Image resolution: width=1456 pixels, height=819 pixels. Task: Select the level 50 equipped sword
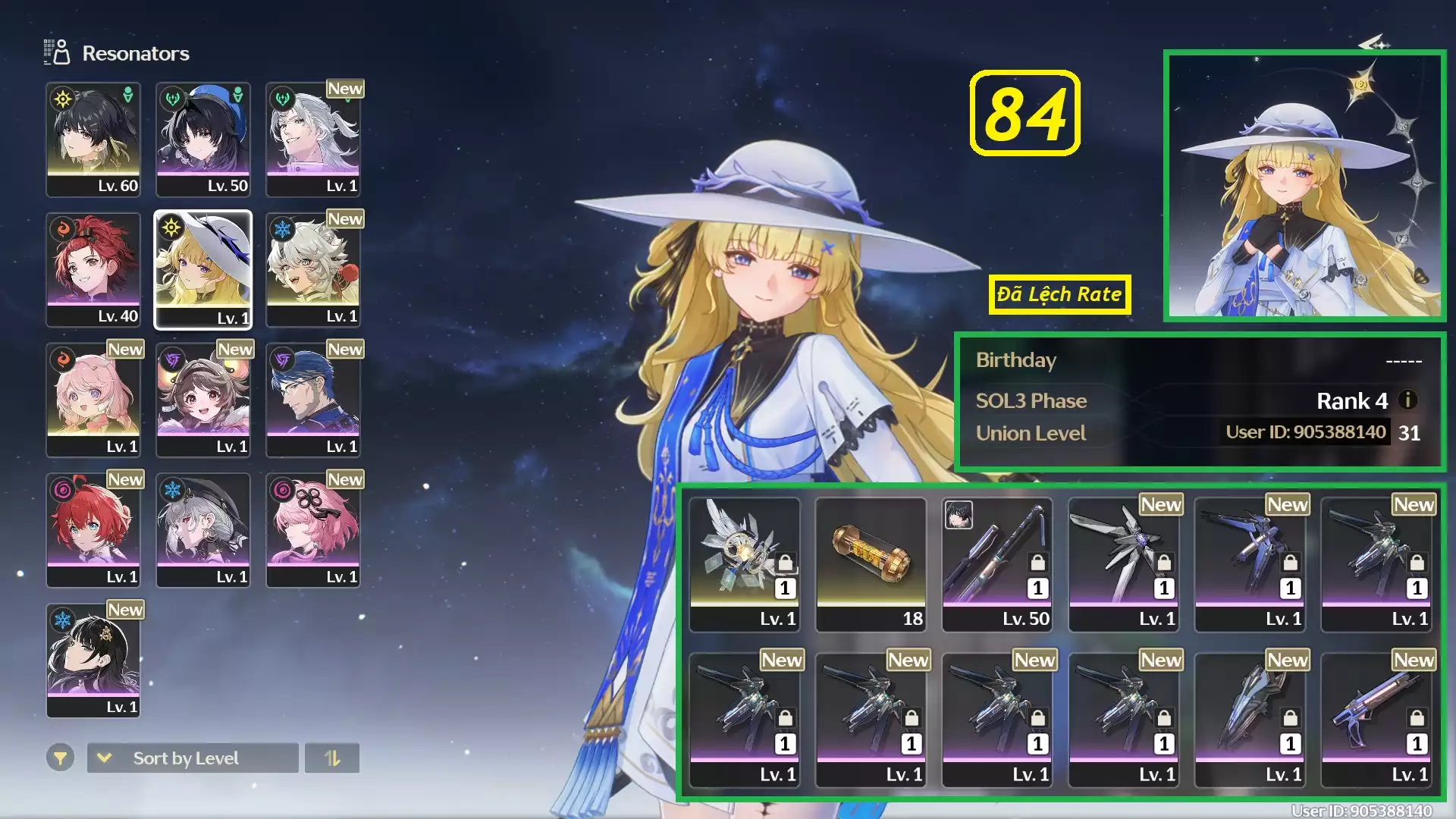997,565
